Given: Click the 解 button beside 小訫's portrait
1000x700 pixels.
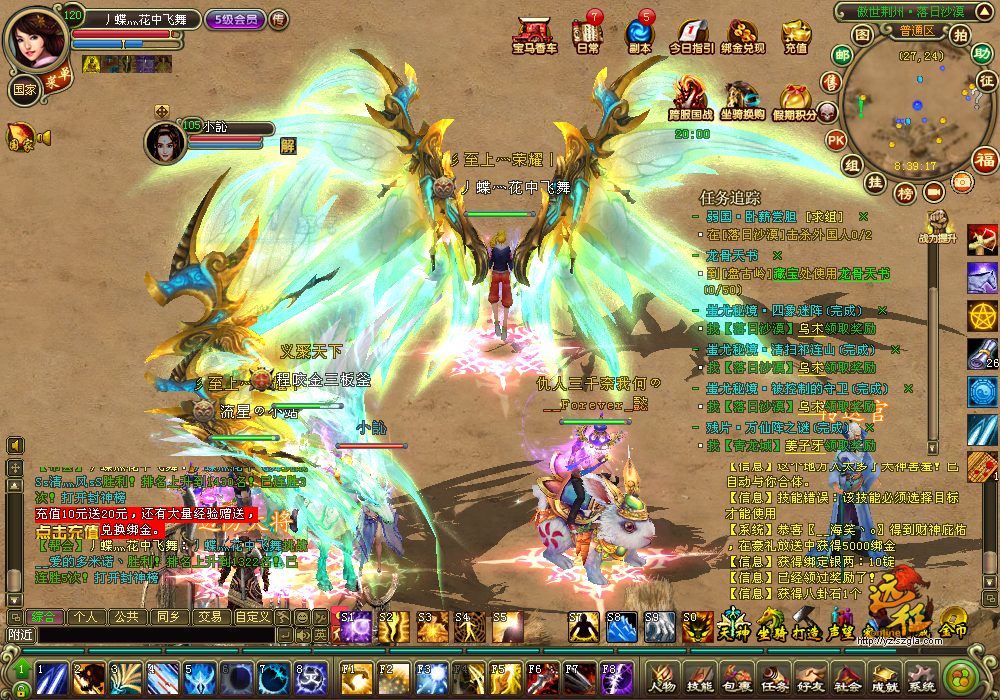Looking at the screenshot, I should tap(288, 144).
